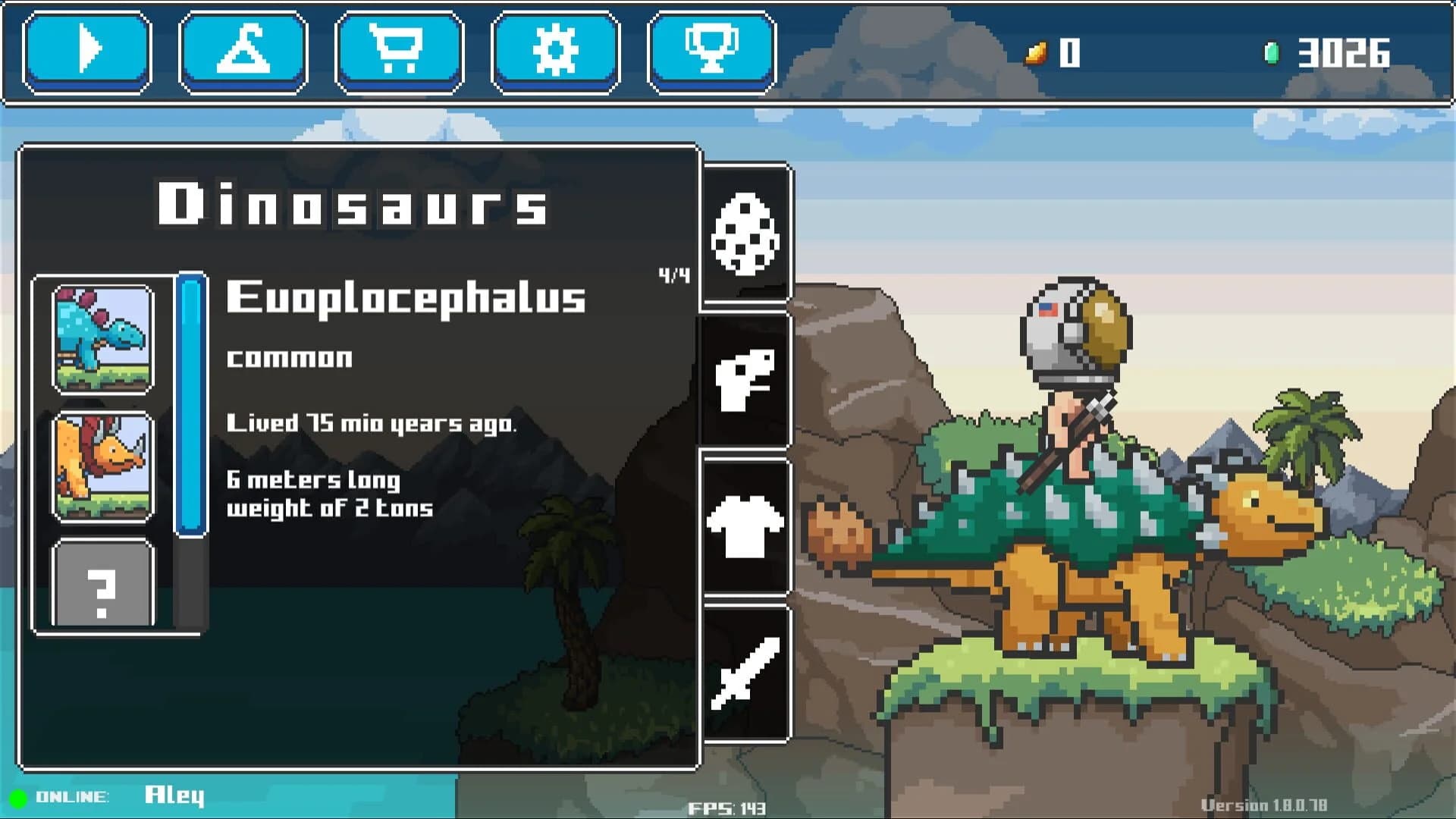Open the shopping cart shop
This screenshot has height=819, width=1456.
pos(397,51)
